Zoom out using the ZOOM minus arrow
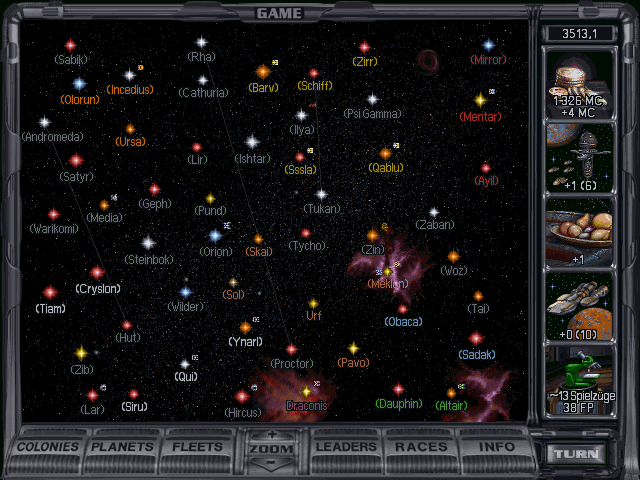The height and width of the screenshot is (480, 640). (273, 463)
